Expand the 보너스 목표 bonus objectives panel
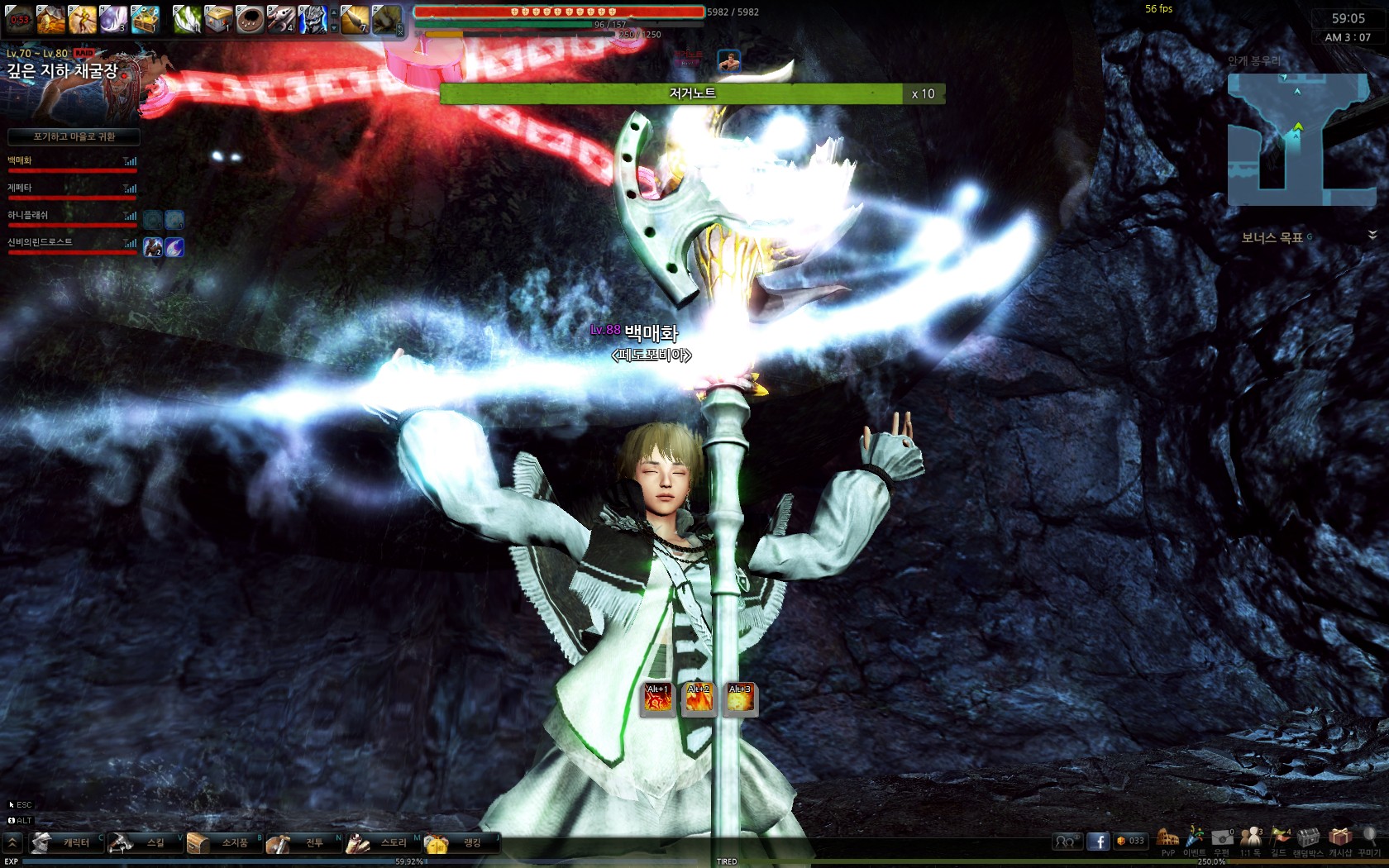Screen dimensions: 1389x868 click(1372, 236)
